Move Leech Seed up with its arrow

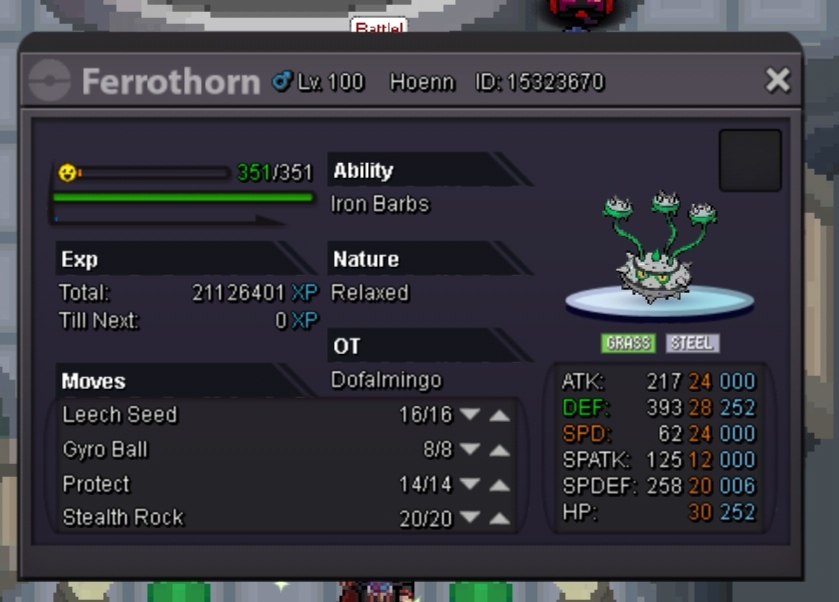coord(499,415)
